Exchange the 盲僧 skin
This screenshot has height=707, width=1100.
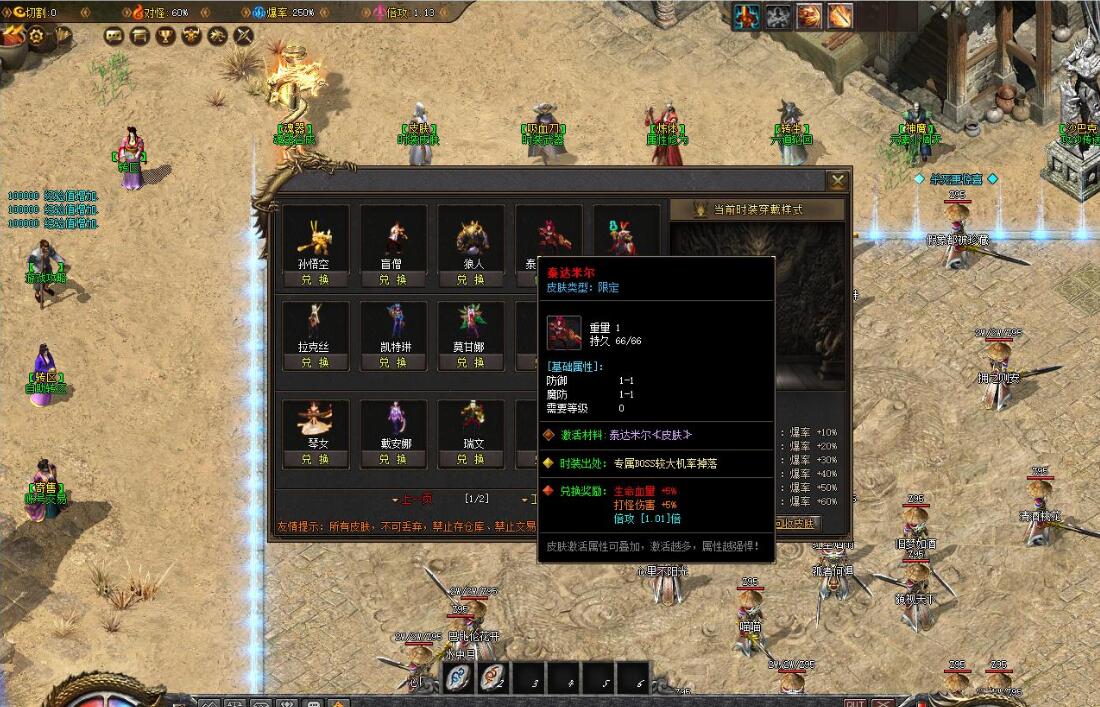[x=393, y=280]
